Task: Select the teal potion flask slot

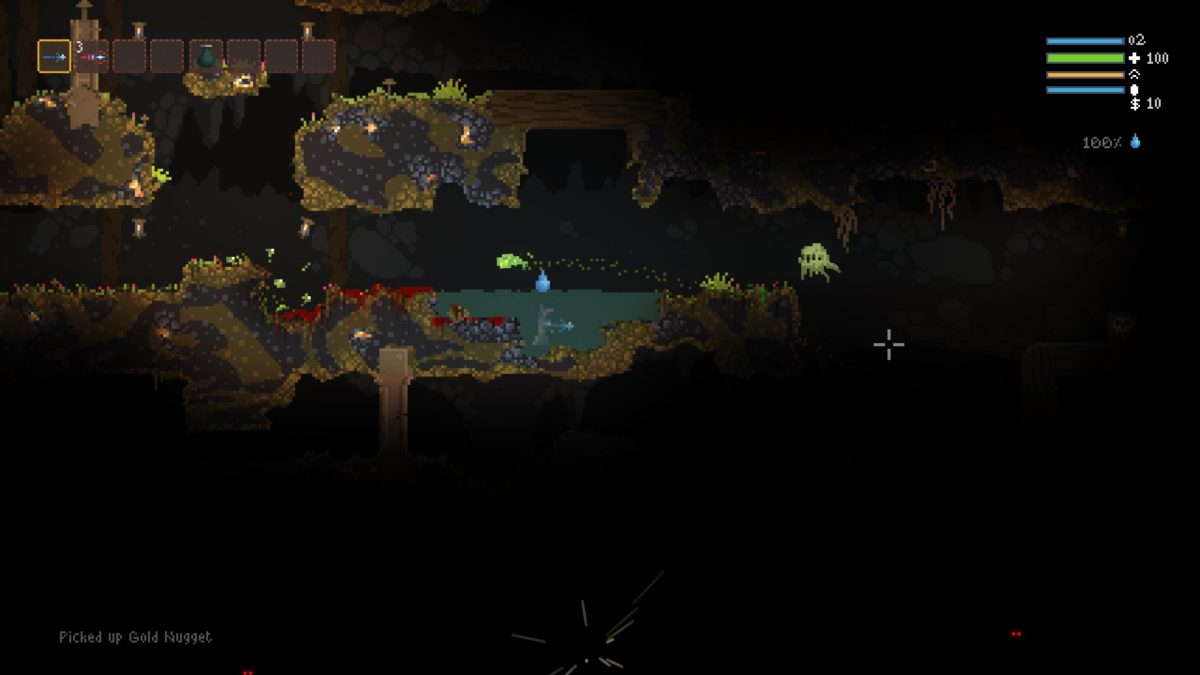Action: tap(207, 57)
